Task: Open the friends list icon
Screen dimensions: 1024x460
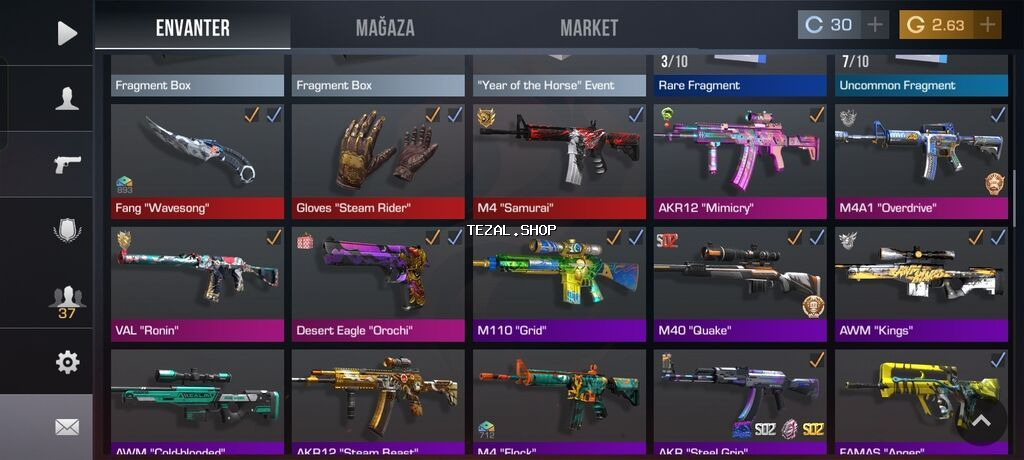Action: coord(67,298)
